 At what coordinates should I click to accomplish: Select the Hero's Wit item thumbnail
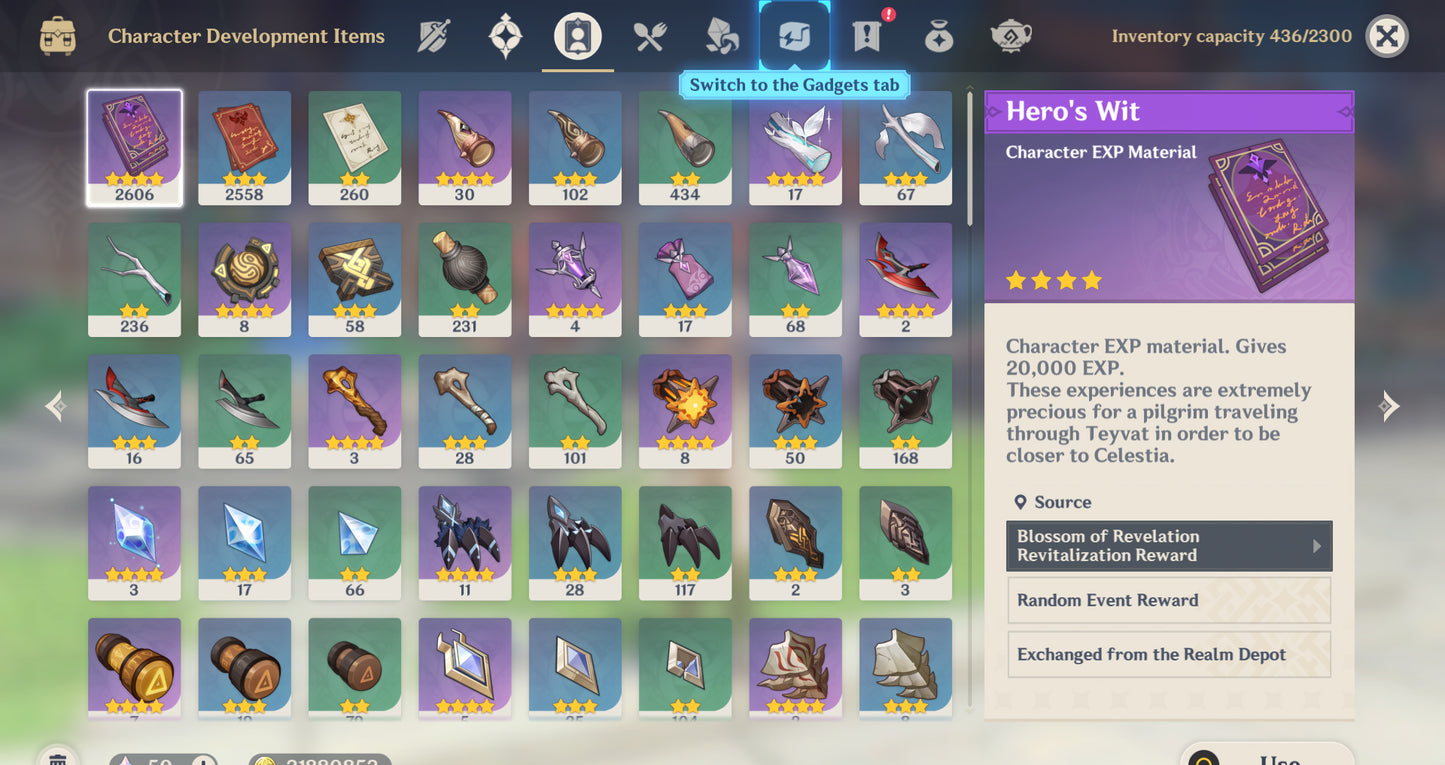coord(134,146)
